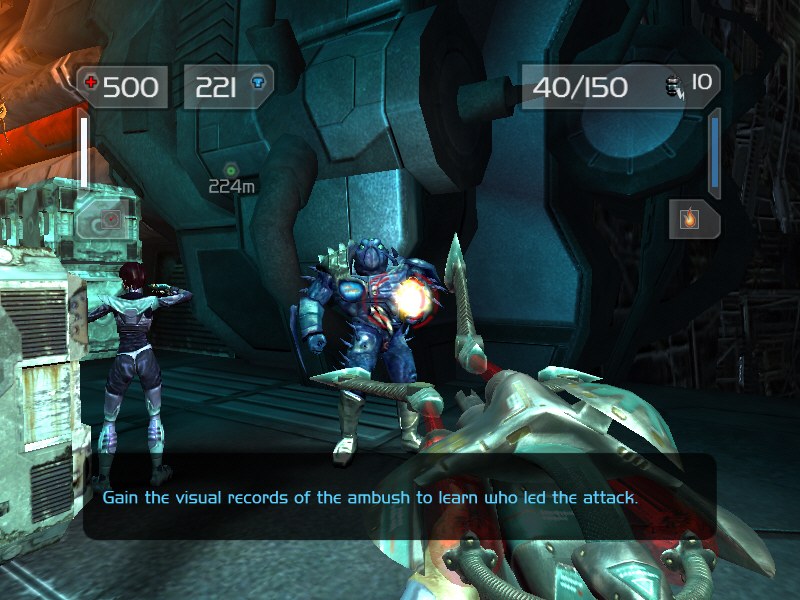Select the green objective waypoint marker
800x600 pixels.
click(x=232, y=169)
